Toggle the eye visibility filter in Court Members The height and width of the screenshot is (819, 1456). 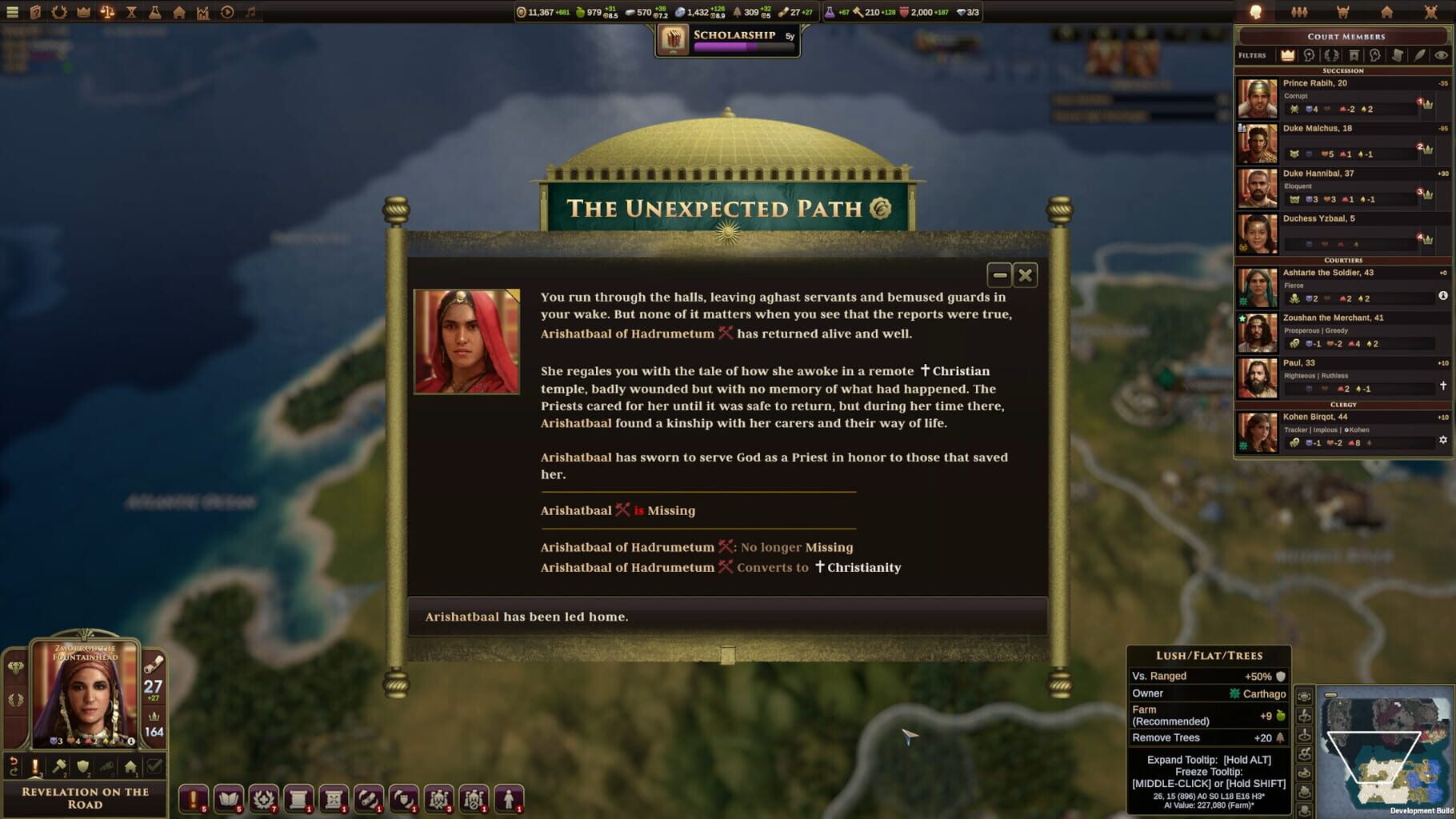coord(1440,55)
